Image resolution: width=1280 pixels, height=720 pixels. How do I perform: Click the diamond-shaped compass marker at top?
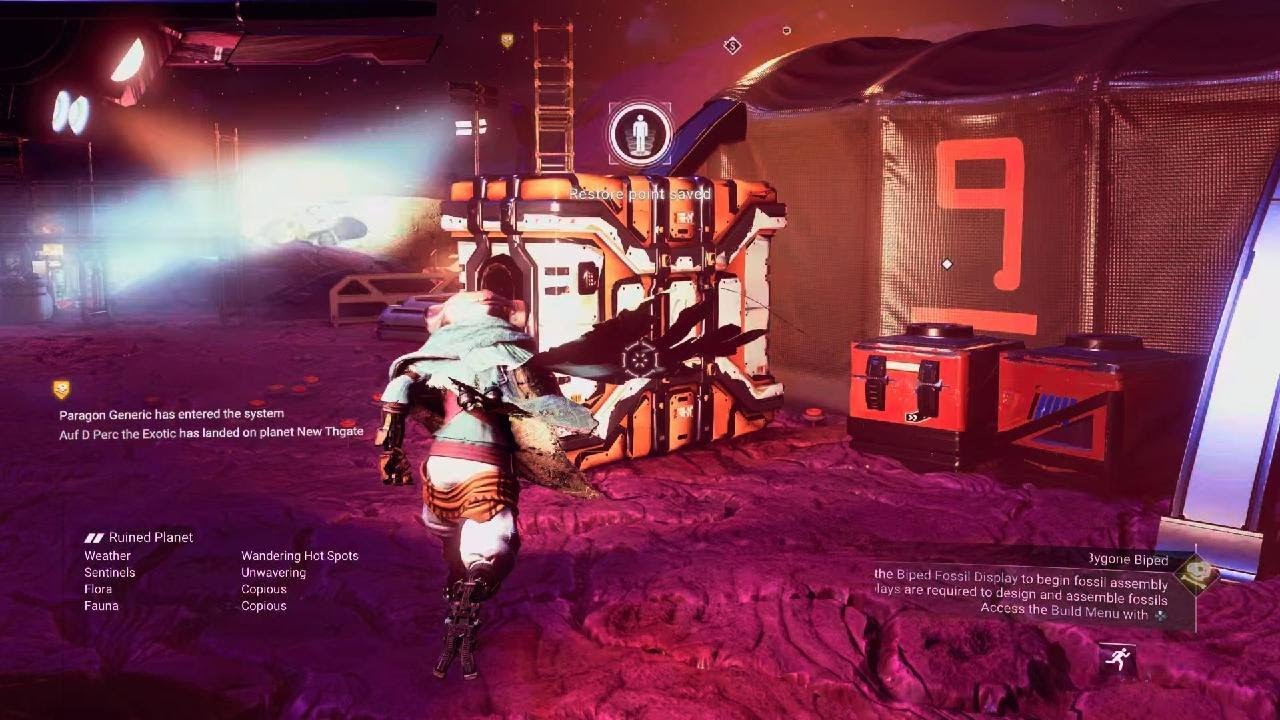click(732, 45)
